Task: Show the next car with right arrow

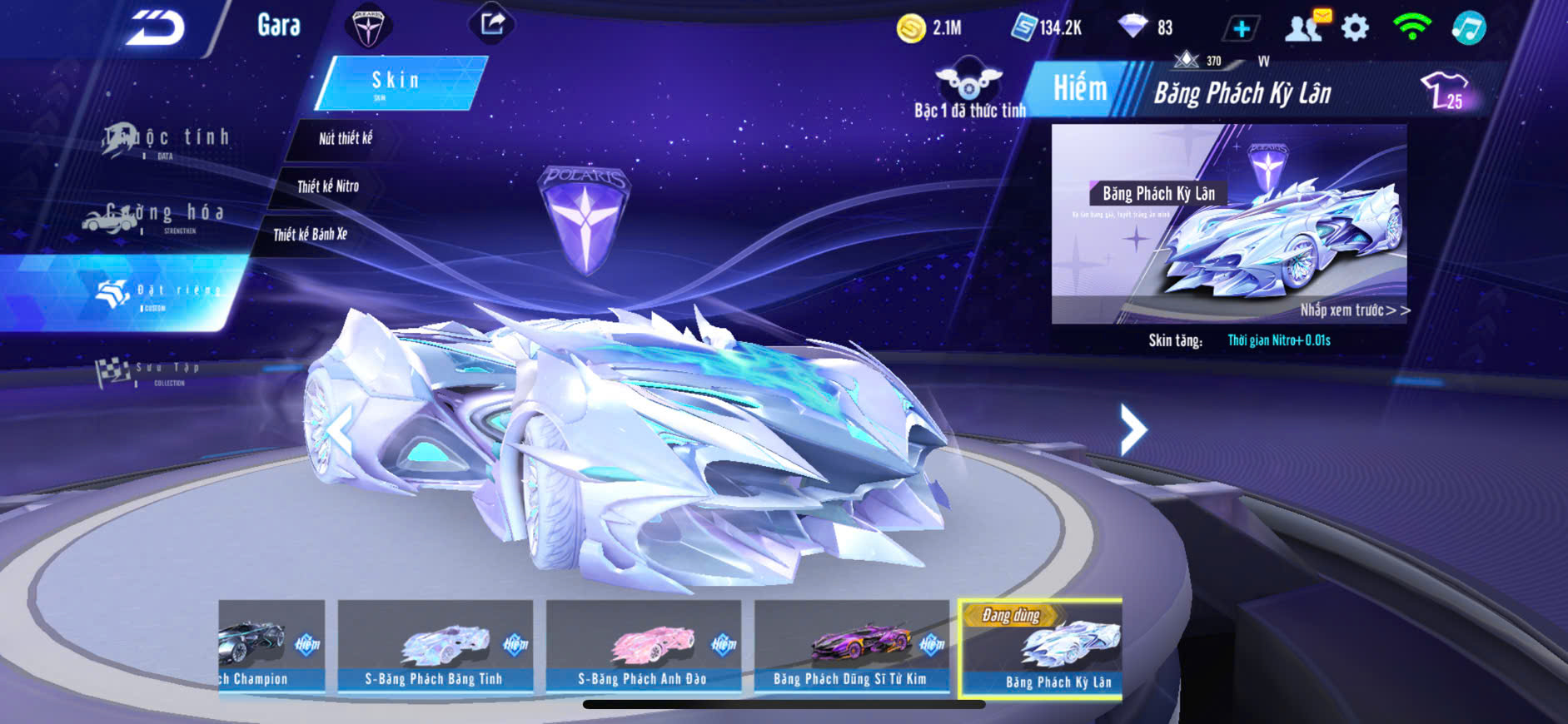Action: pyautogui.click(x=1132, y=429)
